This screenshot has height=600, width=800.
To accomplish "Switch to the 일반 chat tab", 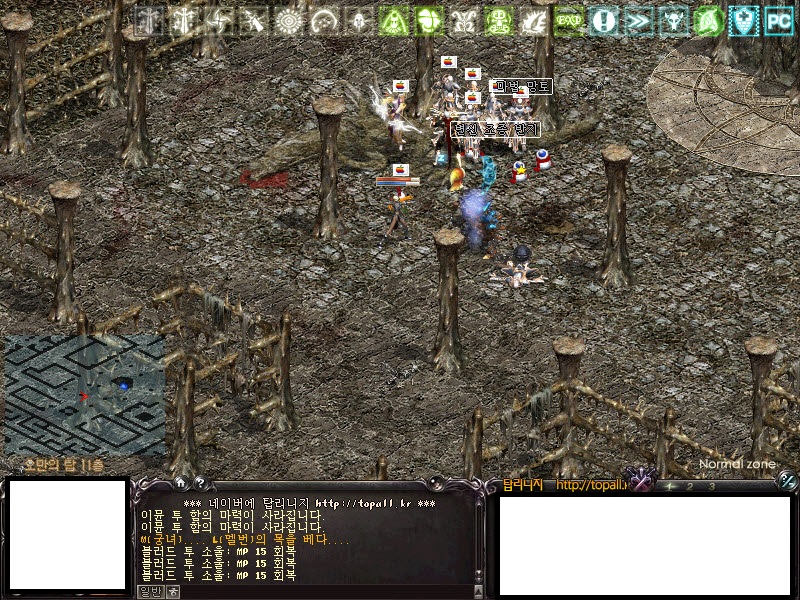I will click(x=149, y=591).
